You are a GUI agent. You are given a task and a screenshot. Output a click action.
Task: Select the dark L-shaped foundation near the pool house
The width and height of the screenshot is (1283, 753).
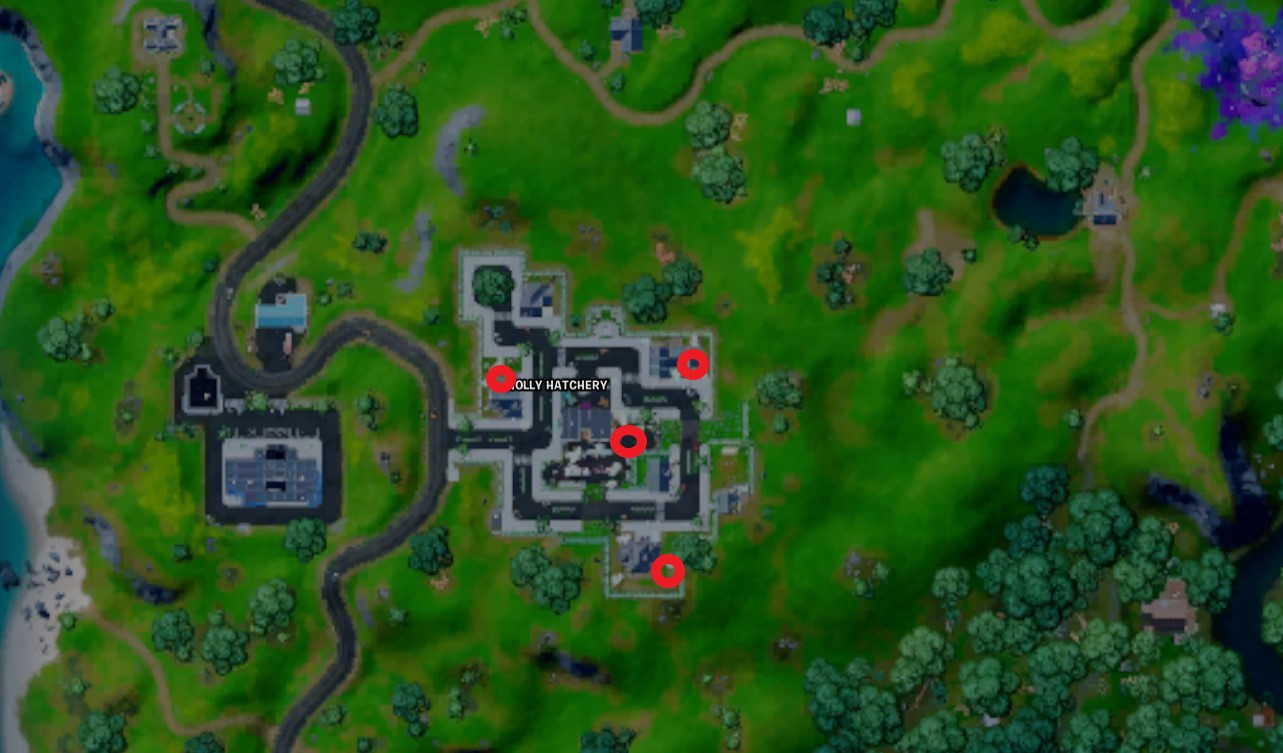pyautogui.click(x=204, y=388)
